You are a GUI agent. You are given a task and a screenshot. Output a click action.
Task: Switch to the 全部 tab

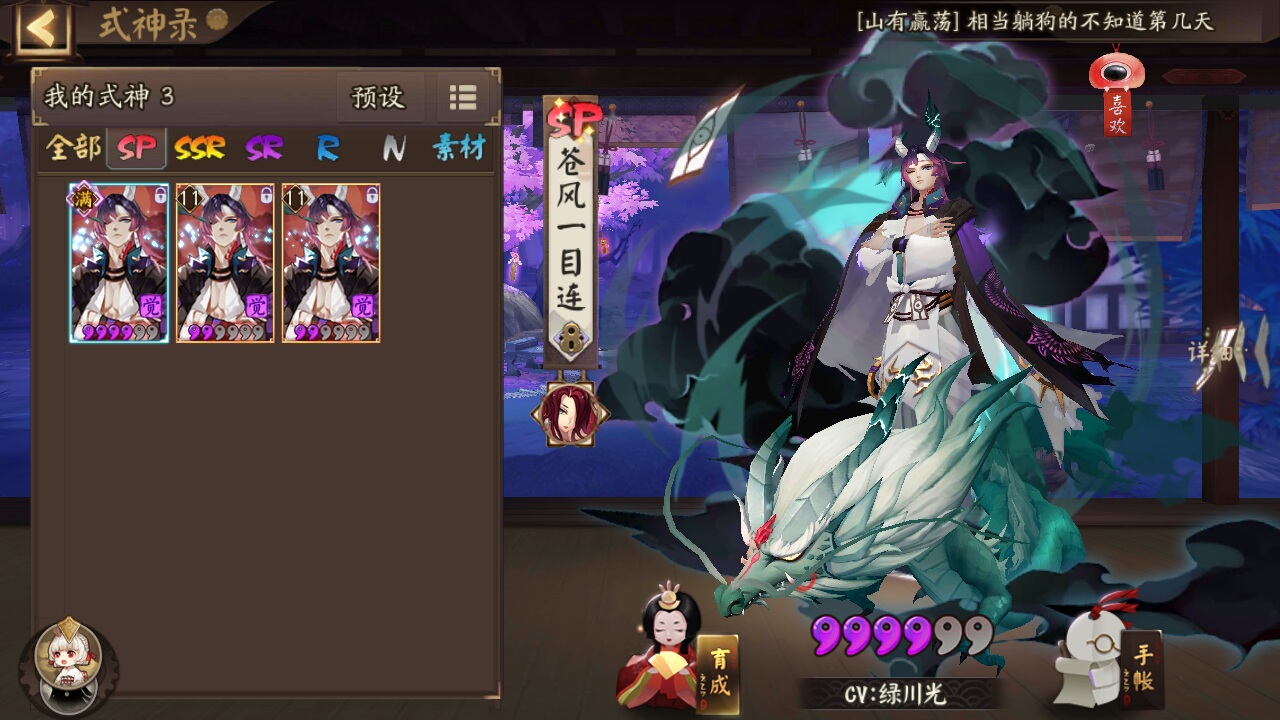[x=73, y=148]
